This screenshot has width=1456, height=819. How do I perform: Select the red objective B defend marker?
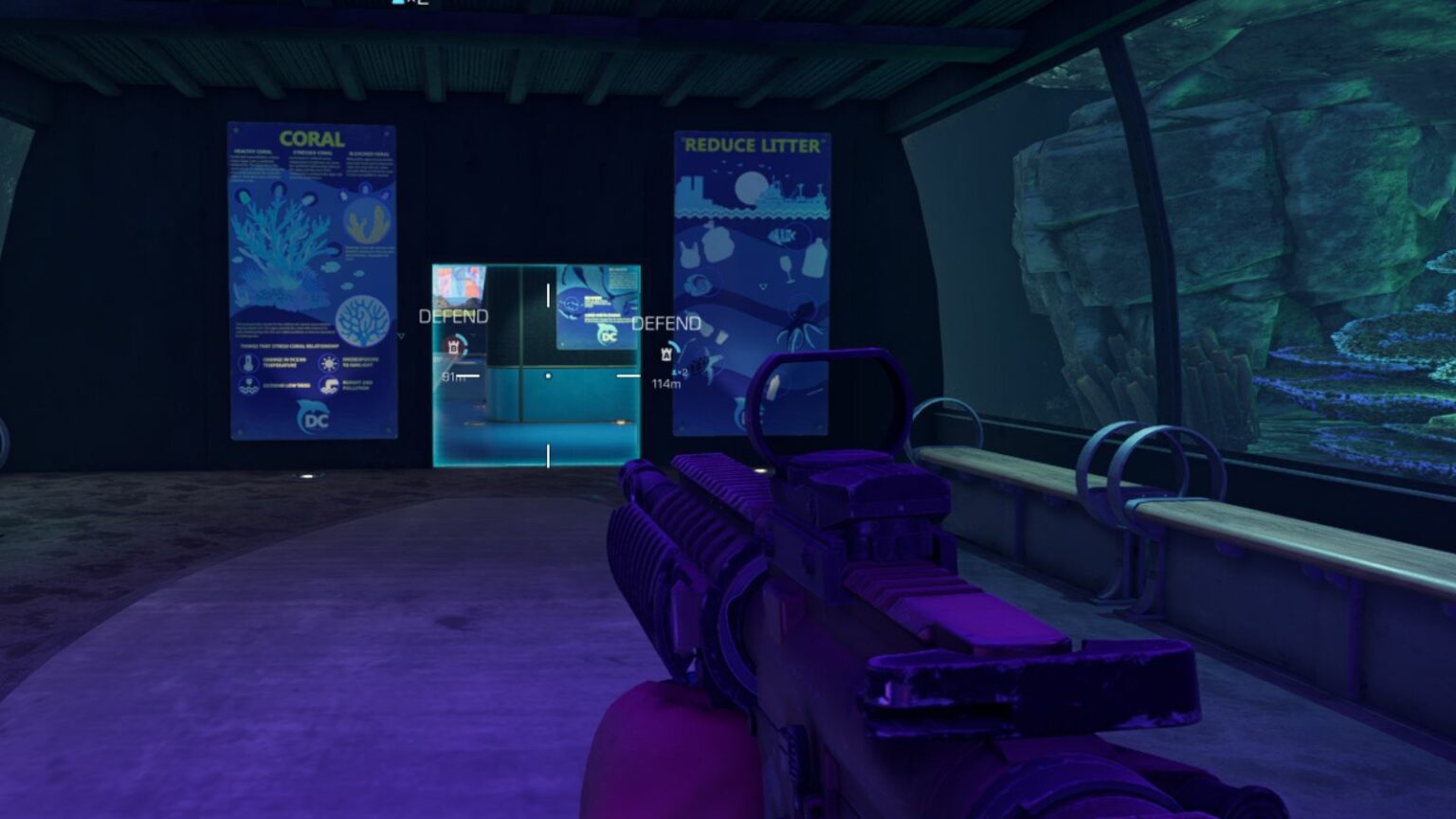click(454, 347)
